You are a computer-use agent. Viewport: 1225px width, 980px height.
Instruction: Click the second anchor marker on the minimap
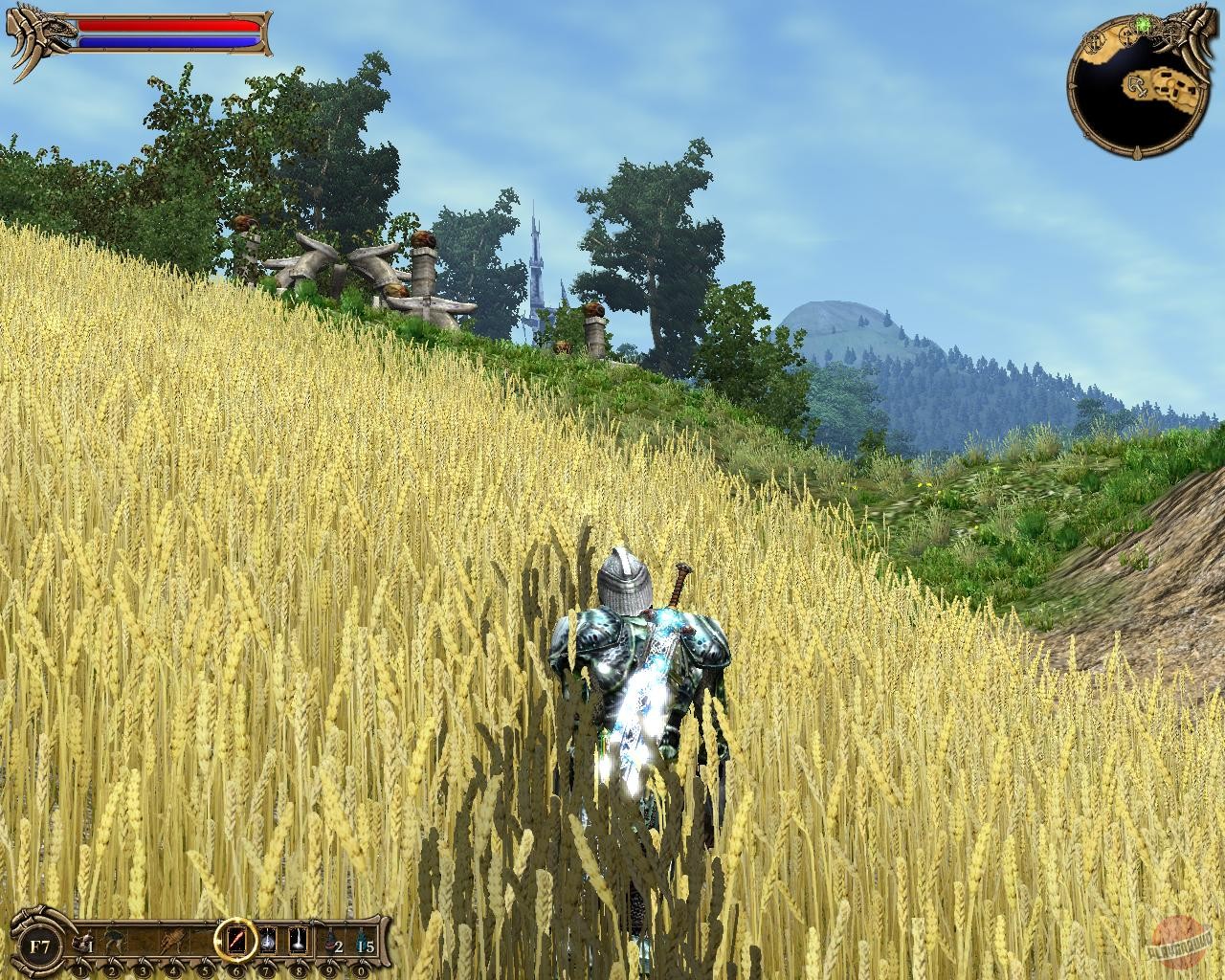coord(1127,38)
